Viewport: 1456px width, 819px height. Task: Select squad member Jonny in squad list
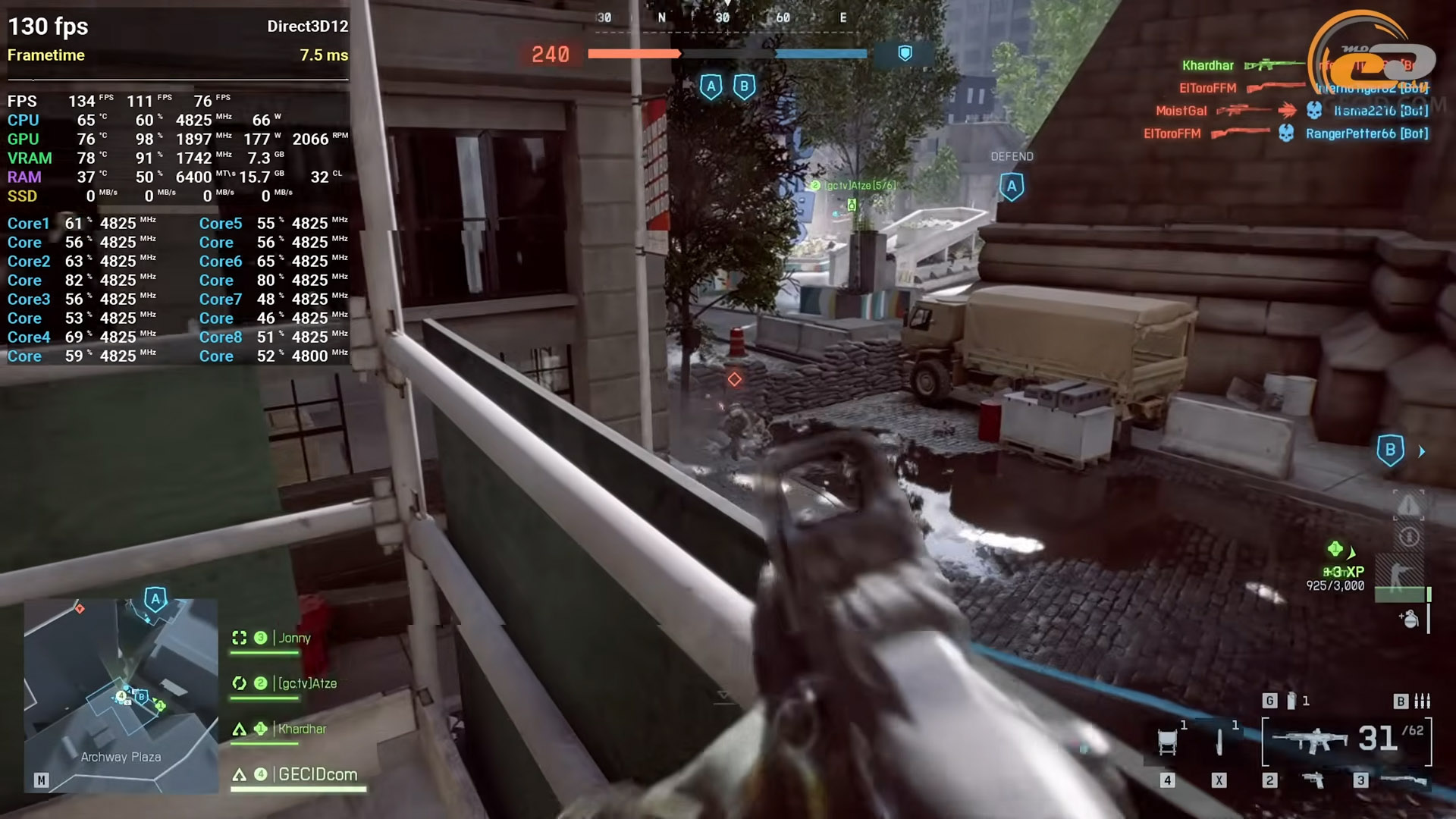(x=294, y=638)
